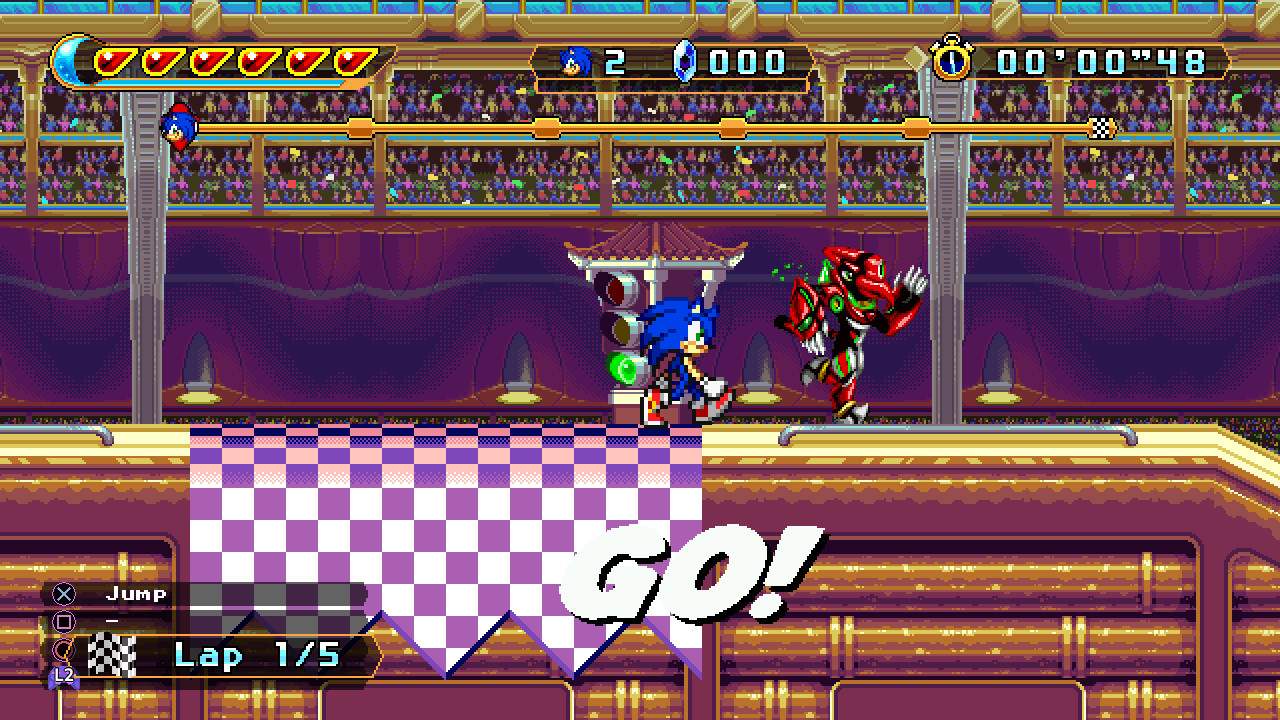Click the 000 crystal count display
The height and width of the screenshot is (720, 1280).
pyautogui.click(x=745, y=60)
